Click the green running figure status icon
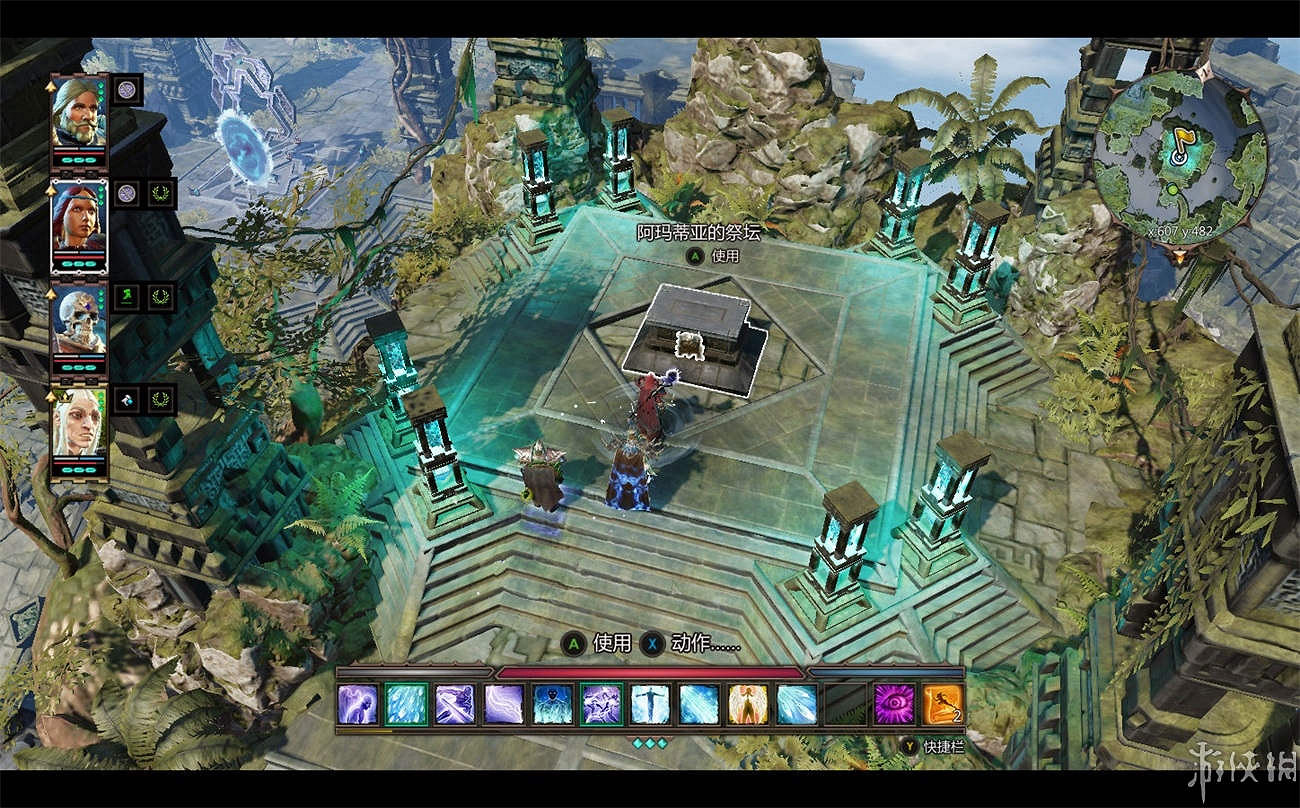This screenshot has height=808, width=1300. pyautogui.click(x=127, y=296)
